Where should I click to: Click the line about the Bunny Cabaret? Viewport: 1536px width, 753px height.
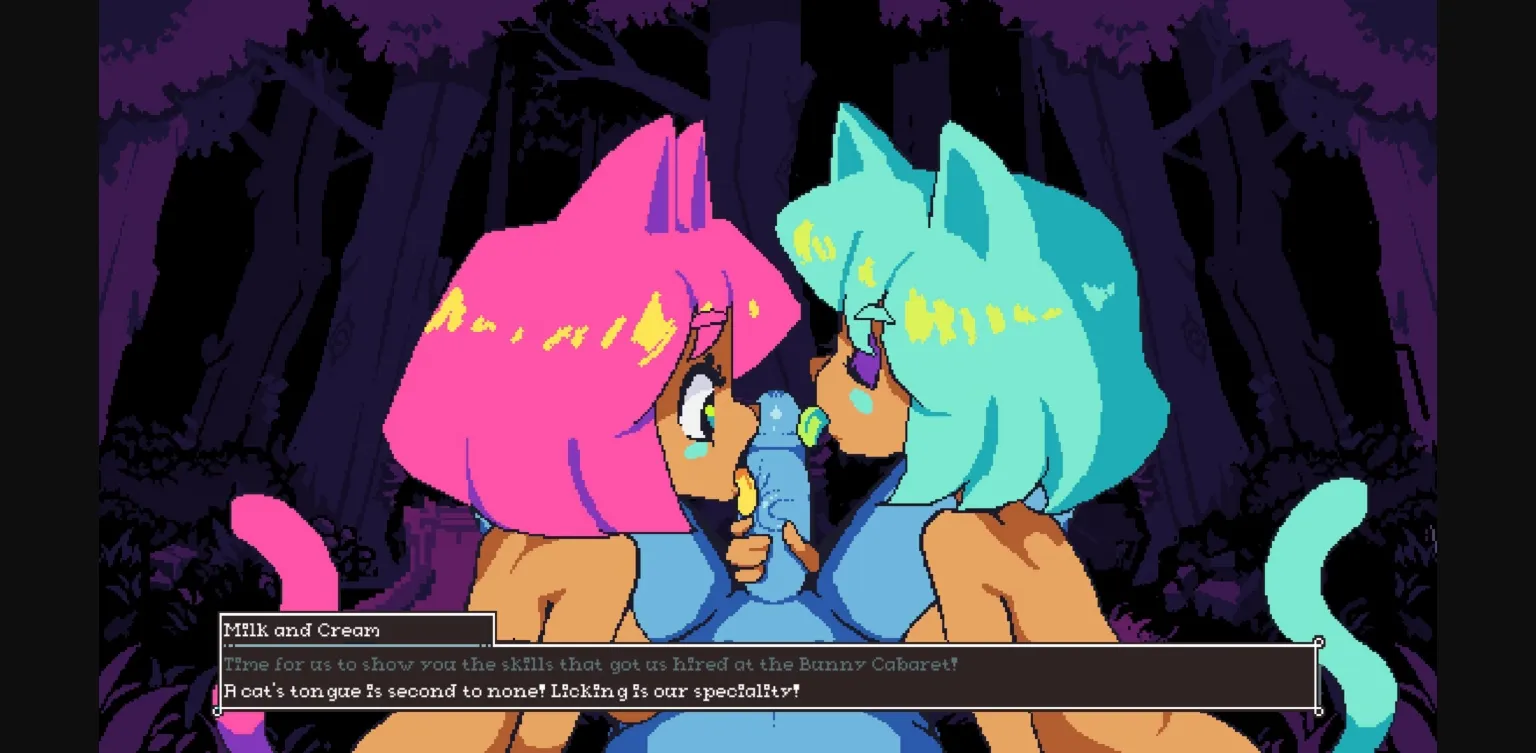pos(590,663)
